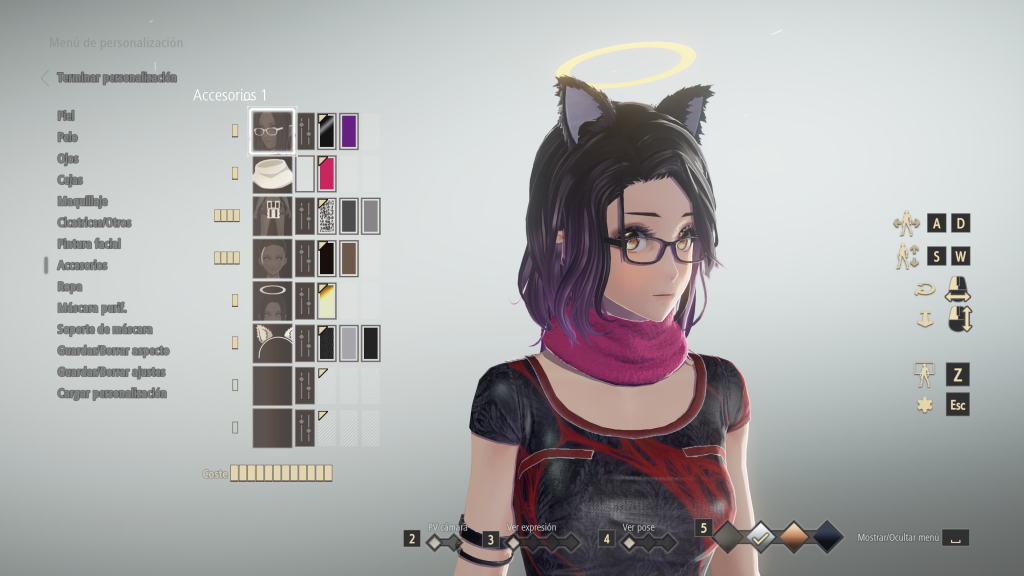Pick the pink scarf color swatch
This screenshot has width=1024, height=576.
click(327, 173)
